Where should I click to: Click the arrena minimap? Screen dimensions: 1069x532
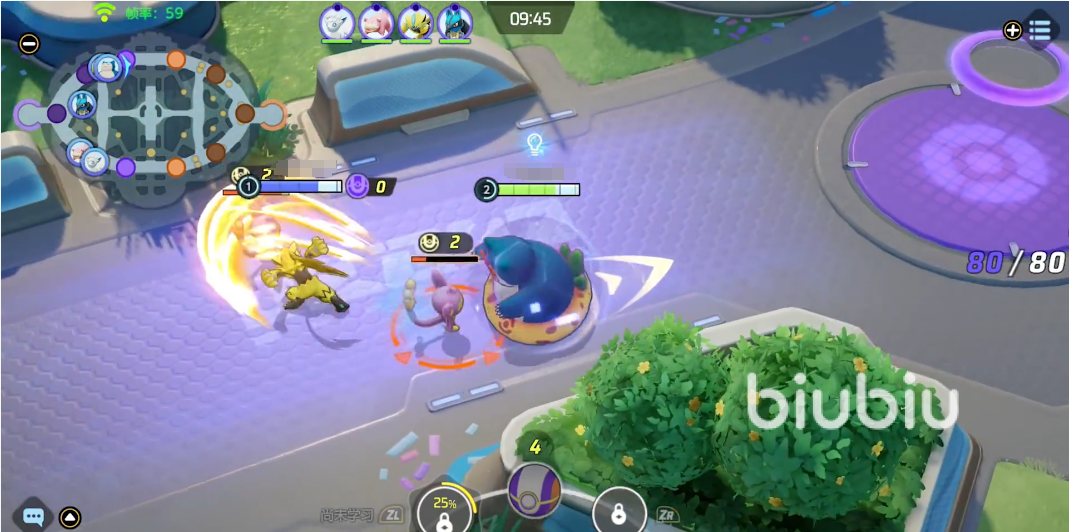click(x=149, y=115)
